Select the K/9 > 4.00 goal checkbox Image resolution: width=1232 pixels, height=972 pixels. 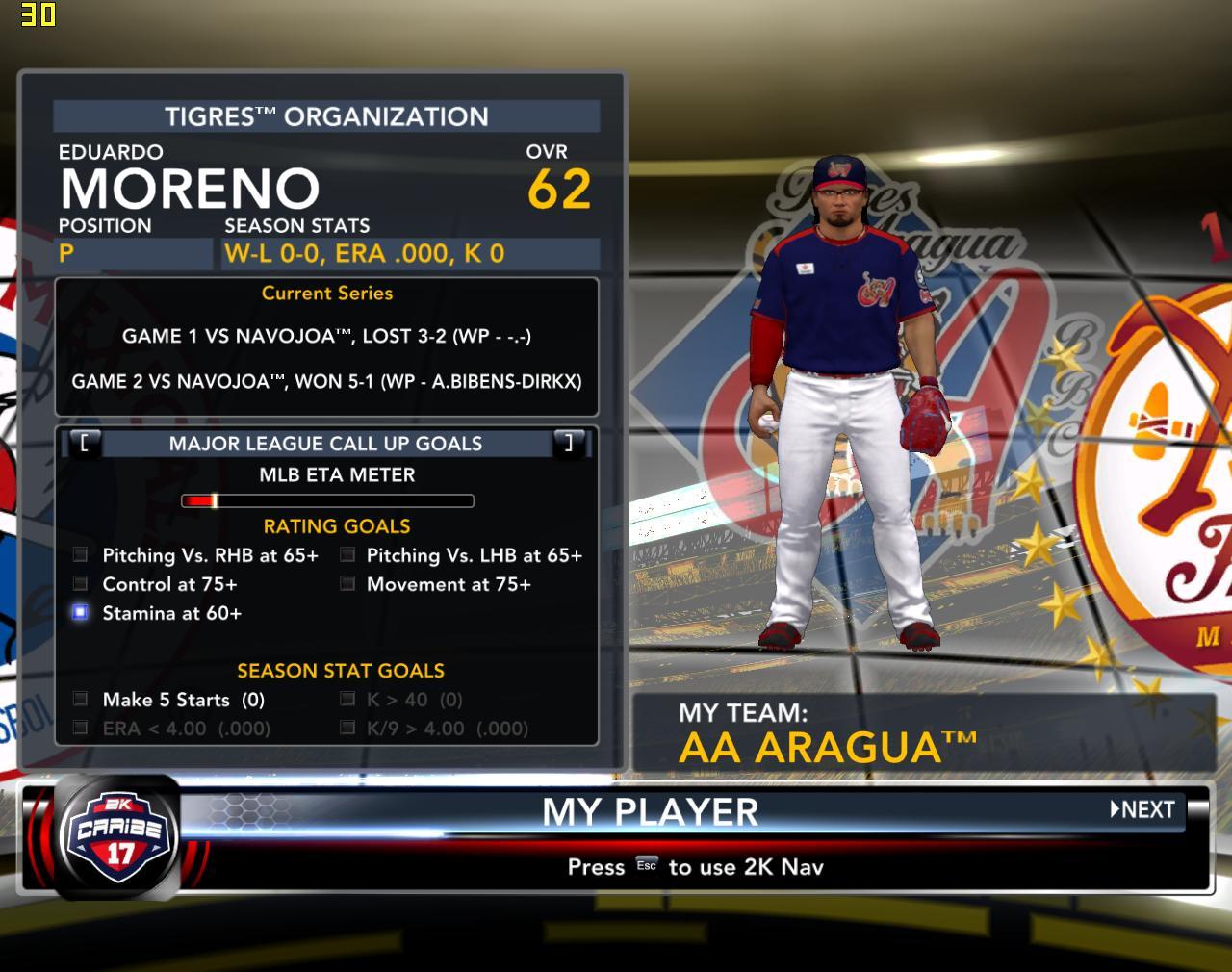347,729
